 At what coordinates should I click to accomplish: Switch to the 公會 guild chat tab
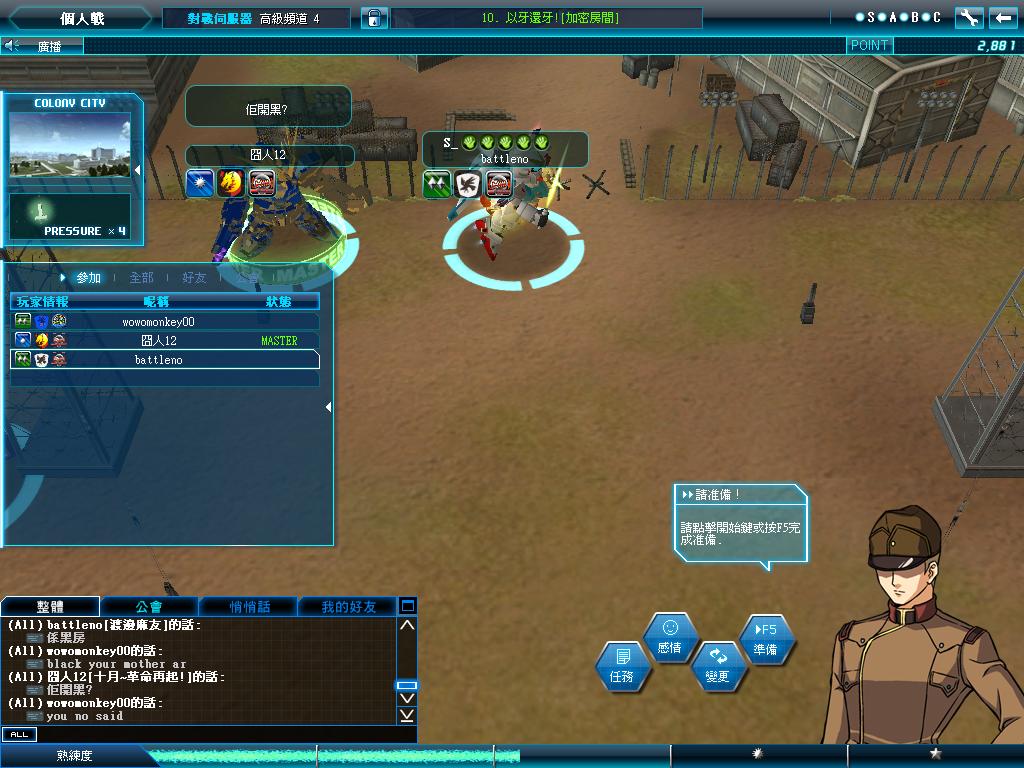point(149,607)
